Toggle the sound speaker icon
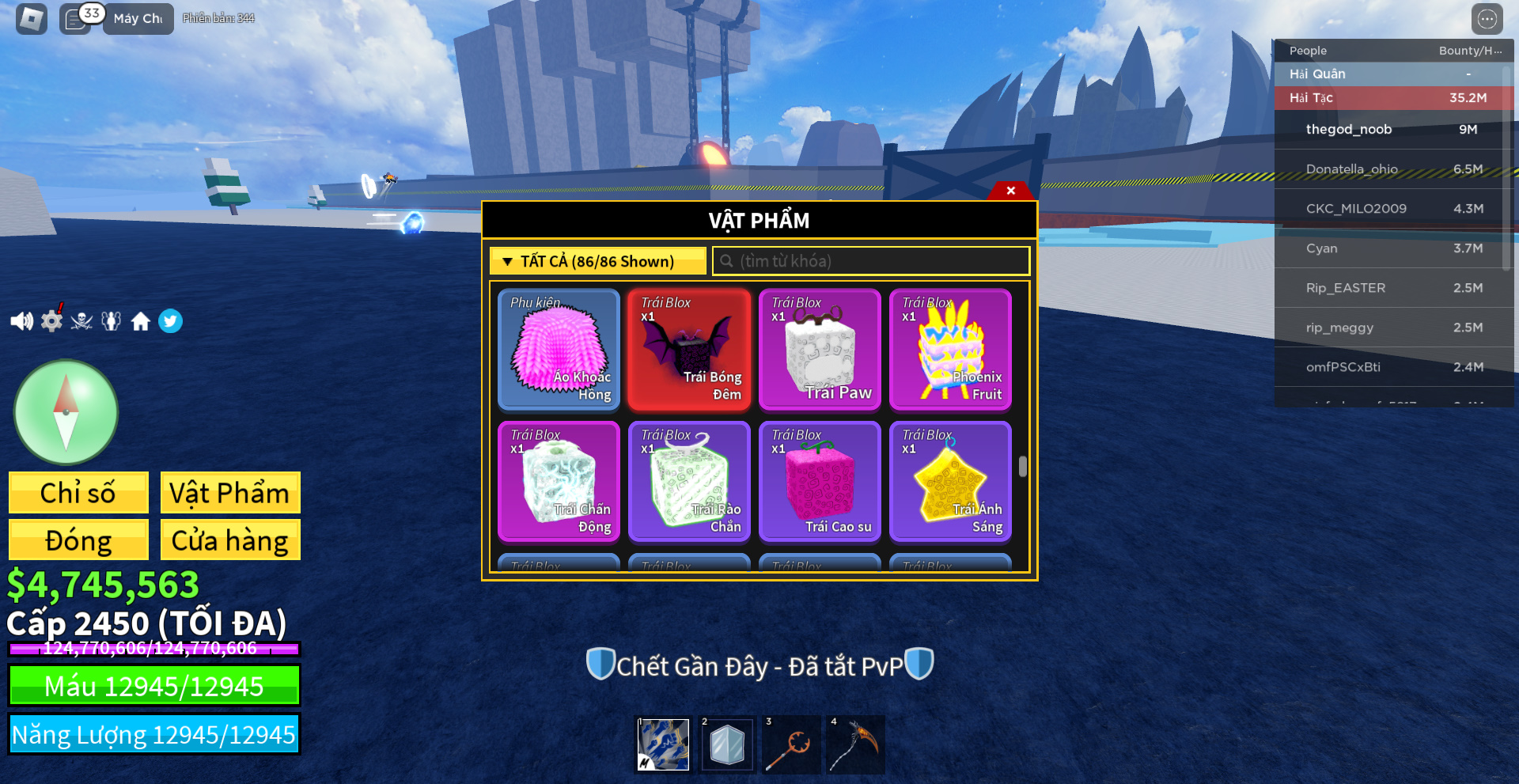The image size is (1519, 784). tap(21, 321)
